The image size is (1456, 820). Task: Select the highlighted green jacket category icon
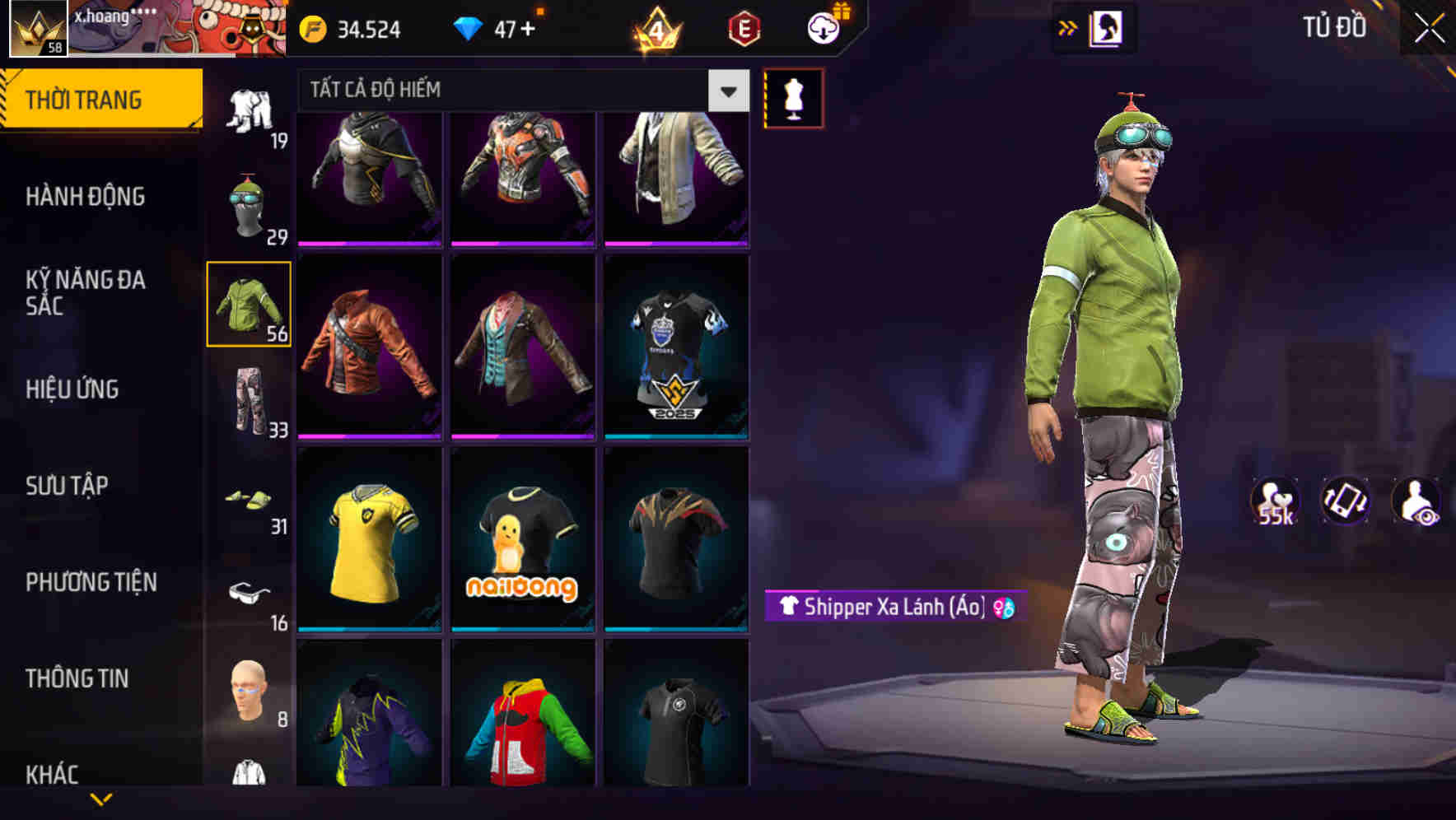tap(249, 306)
